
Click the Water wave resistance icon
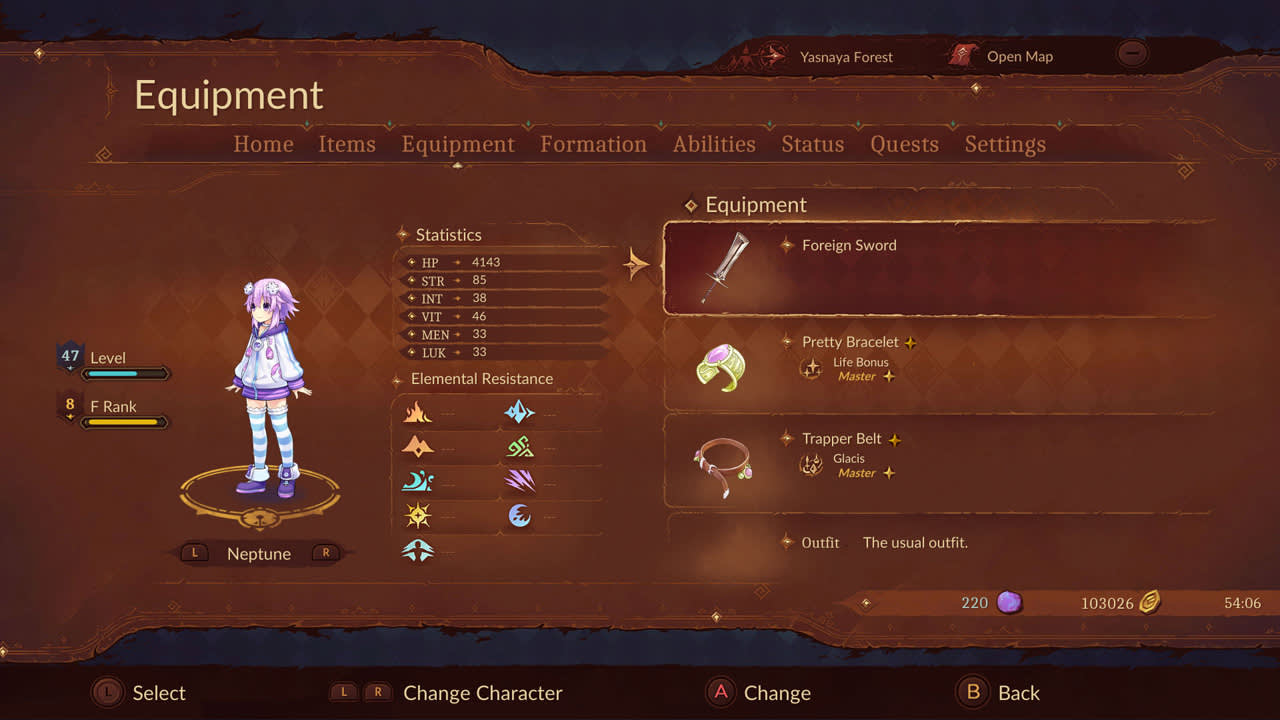coord(419,481)
